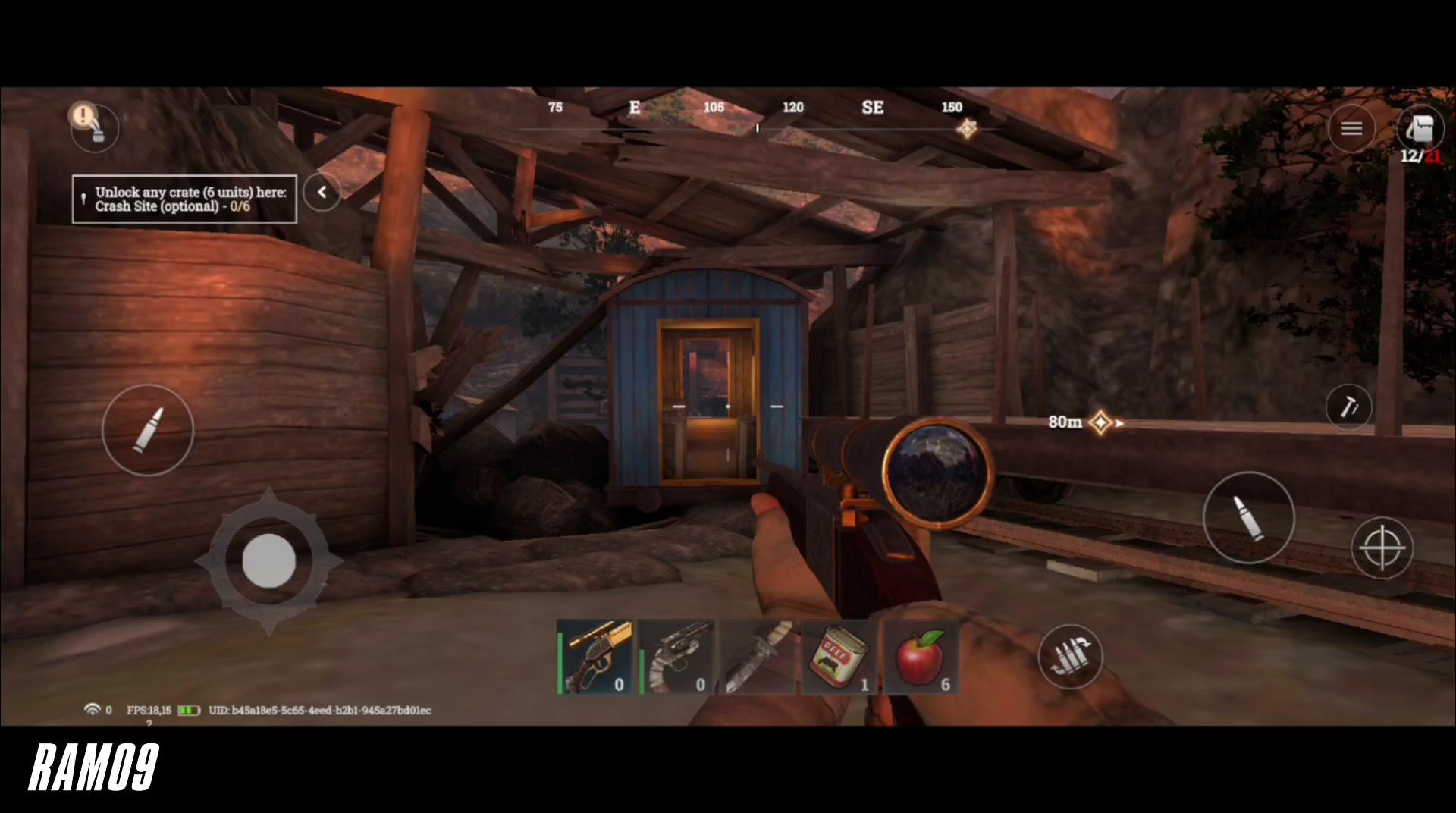Open the hamburger menu top right
Viewport: 1456px width, 813px height.
coord(1352,127)
